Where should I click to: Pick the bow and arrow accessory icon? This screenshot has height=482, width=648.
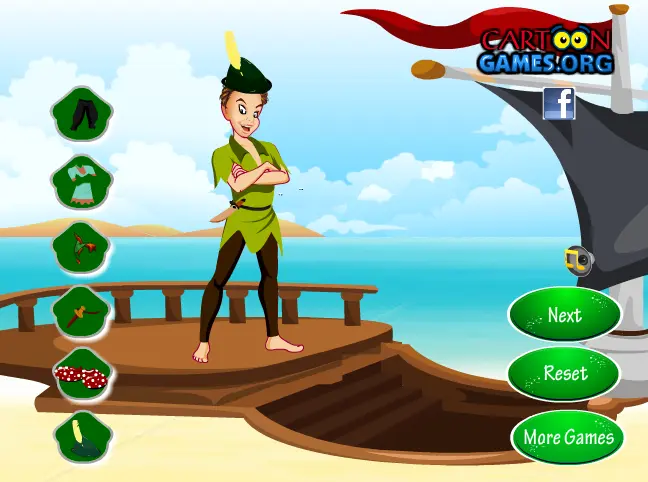(x=81, y=246)
